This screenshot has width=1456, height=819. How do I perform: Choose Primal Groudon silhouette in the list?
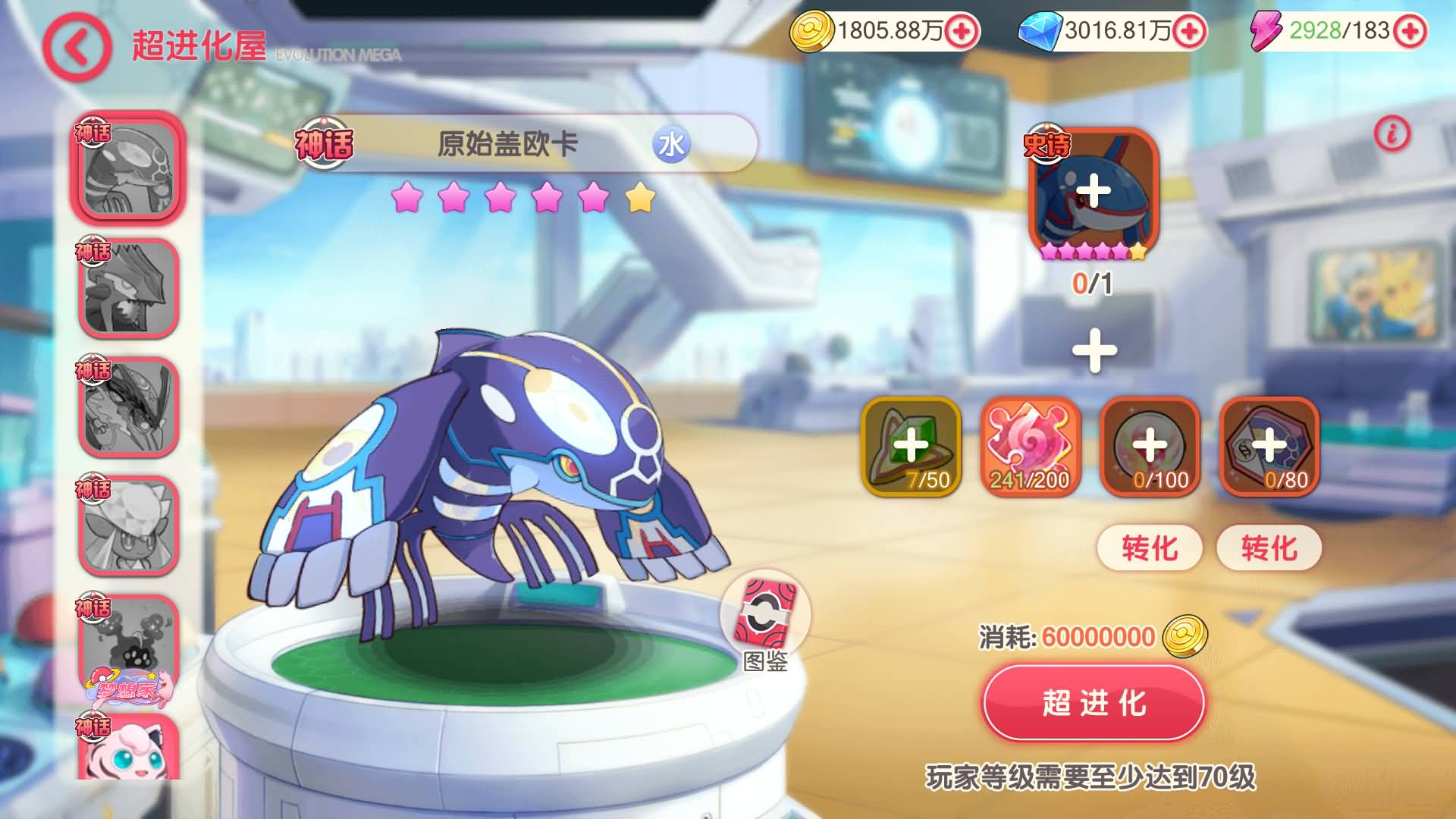[x=128, y=288]
